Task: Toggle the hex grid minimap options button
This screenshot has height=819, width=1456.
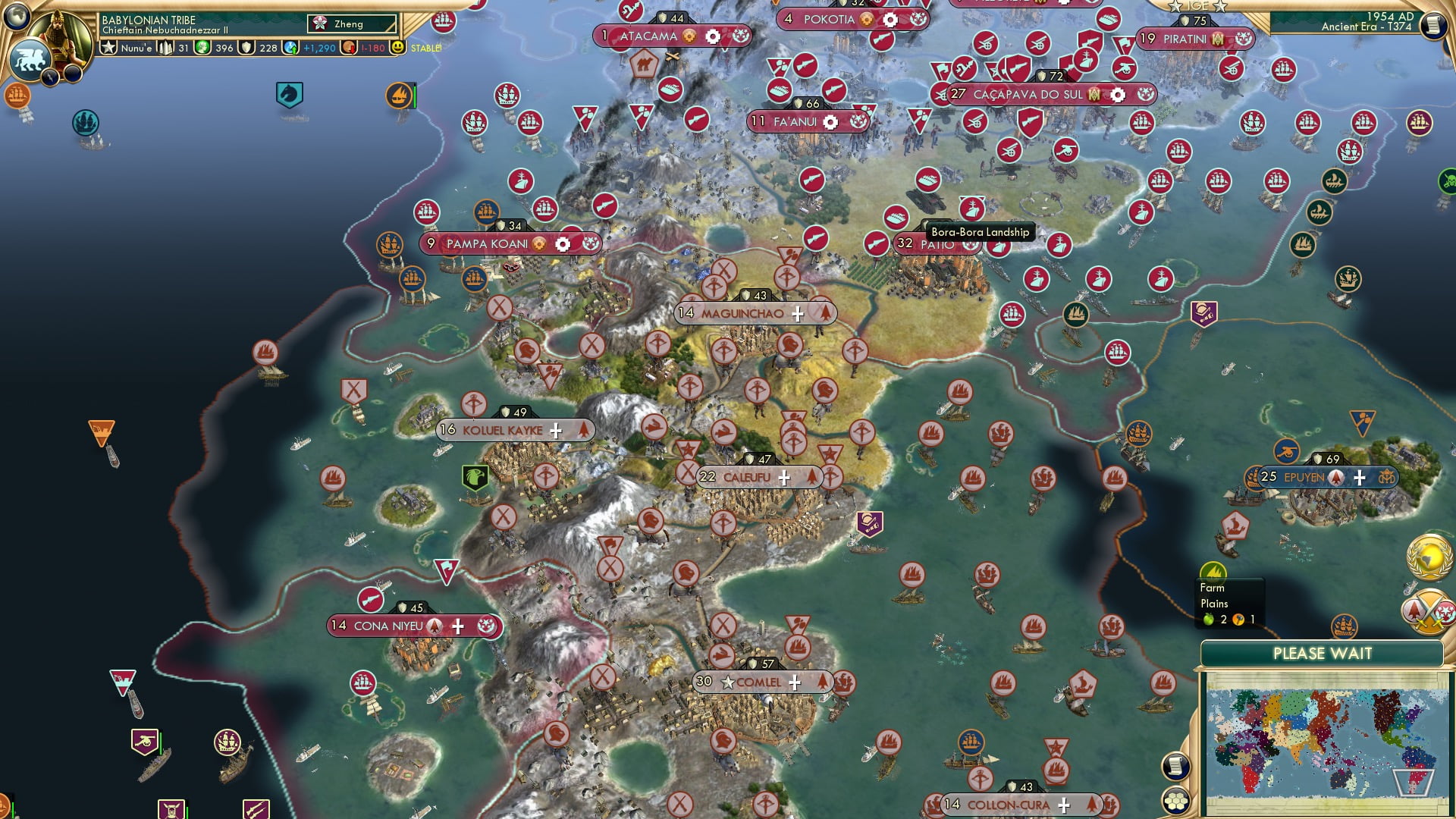Action: pos(1175,801)
